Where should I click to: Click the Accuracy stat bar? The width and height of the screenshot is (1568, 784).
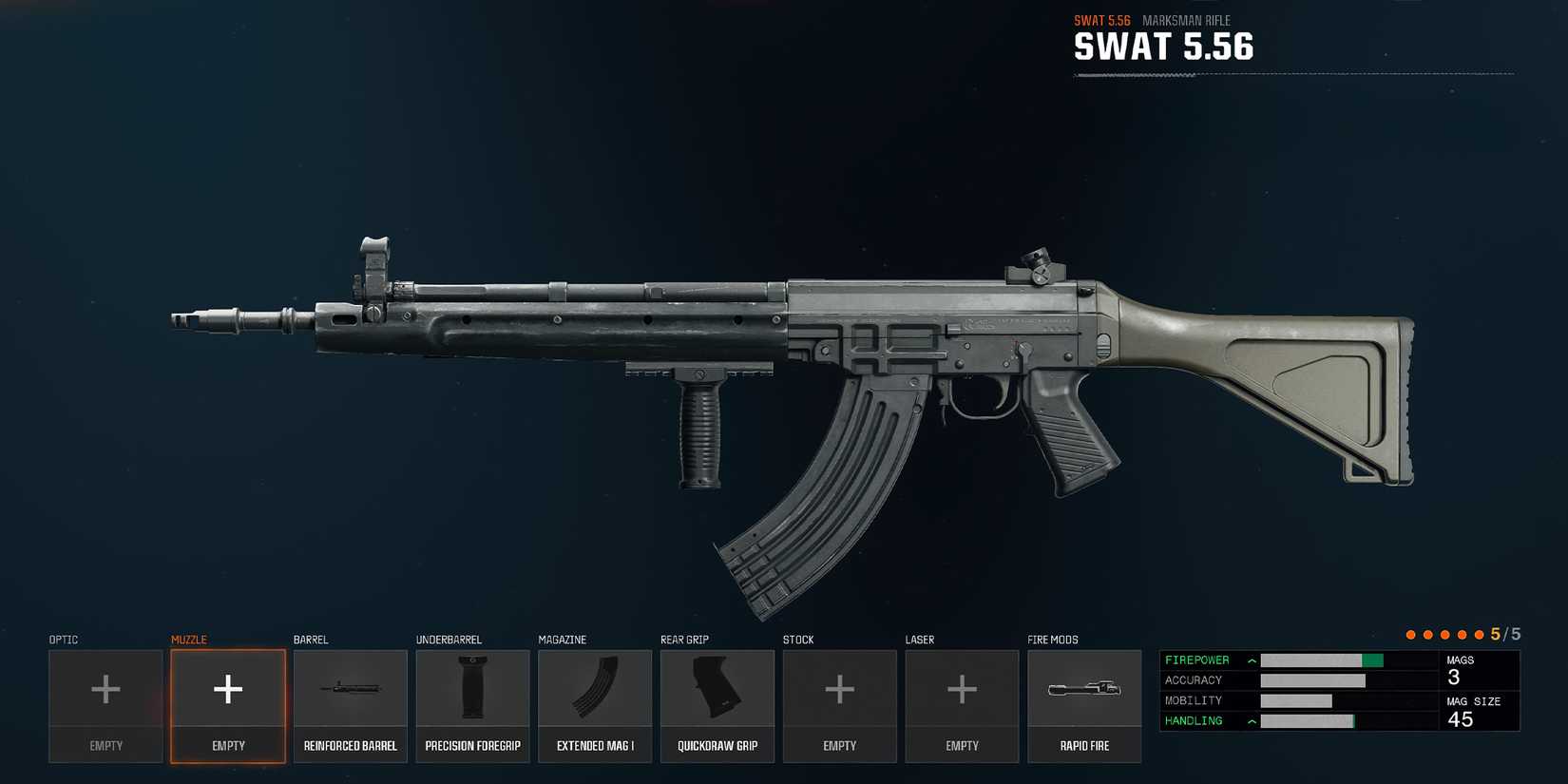point(1311,679)
